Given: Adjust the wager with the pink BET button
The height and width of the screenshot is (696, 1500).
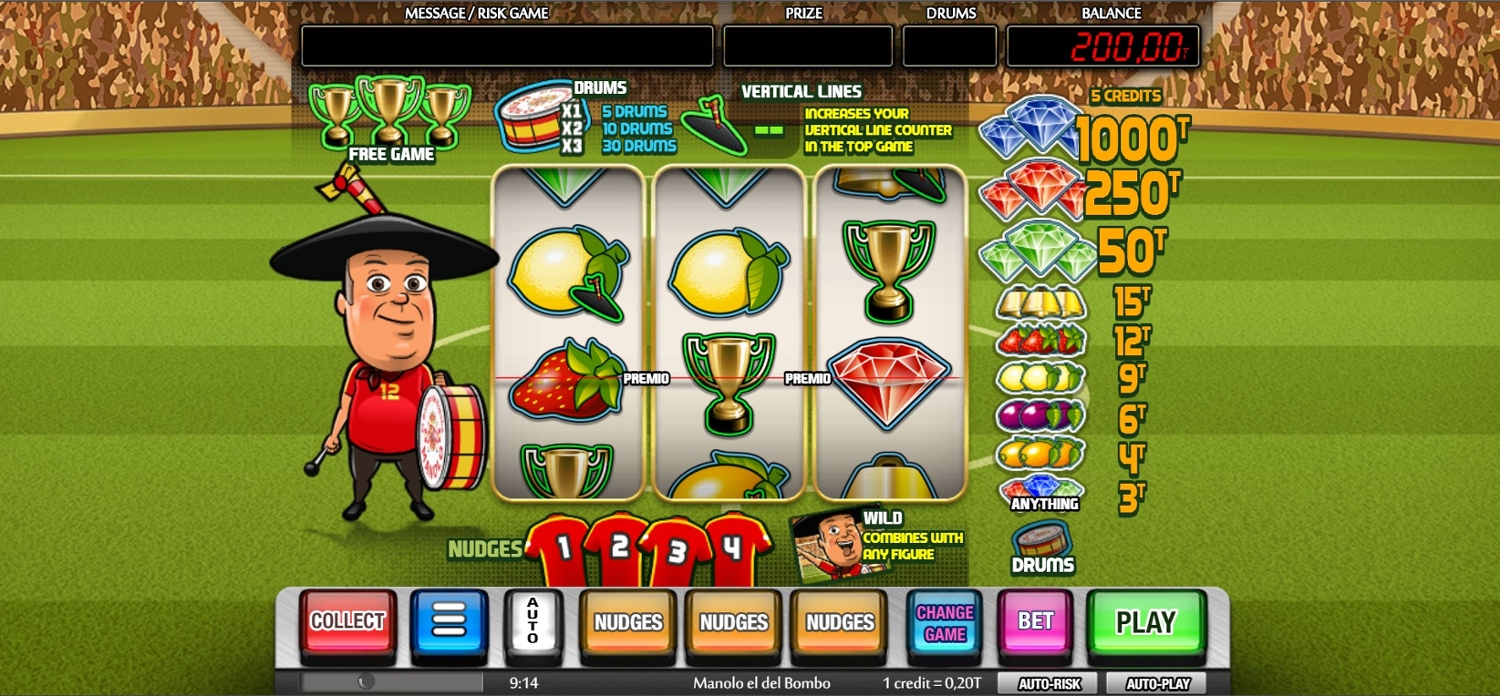Looking at the screenshot, I should 1035,622.
